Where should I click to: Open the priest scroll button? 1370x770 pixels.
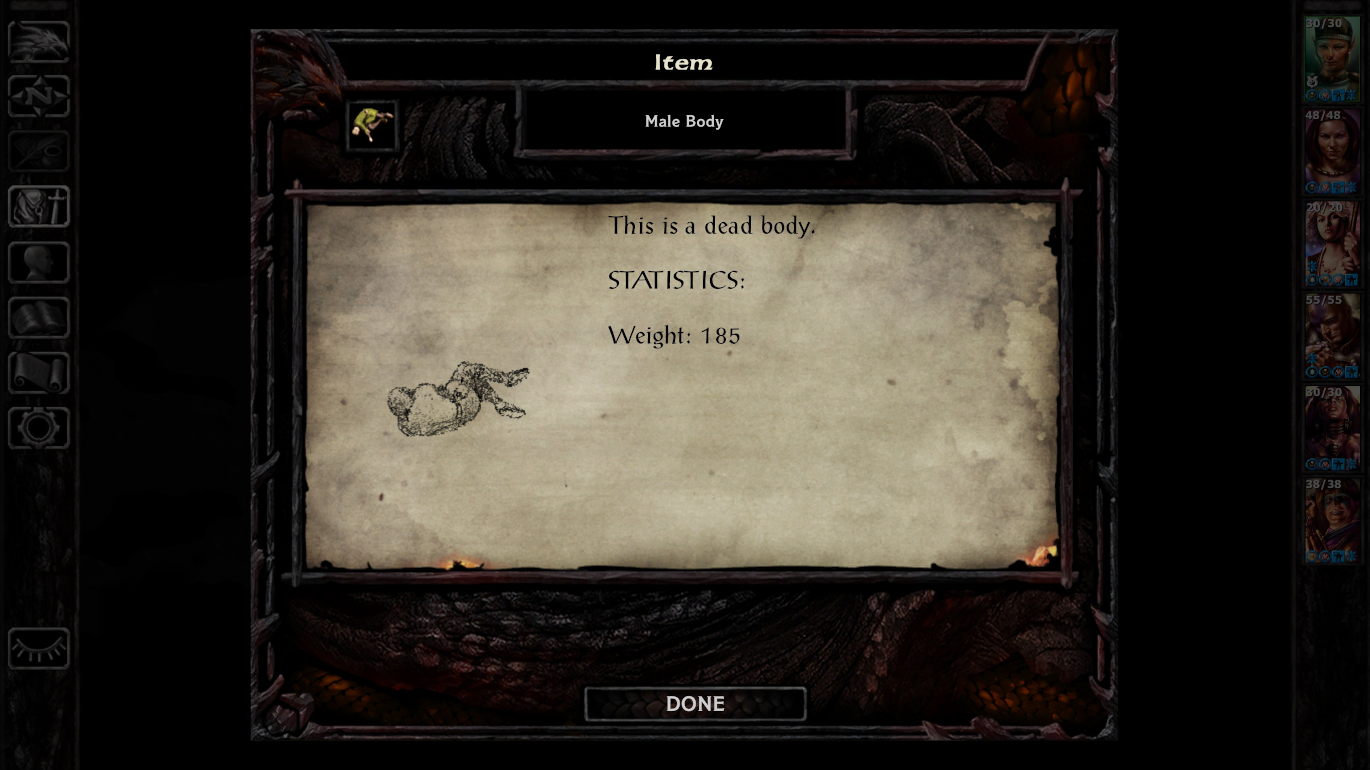tap(39, 373)
